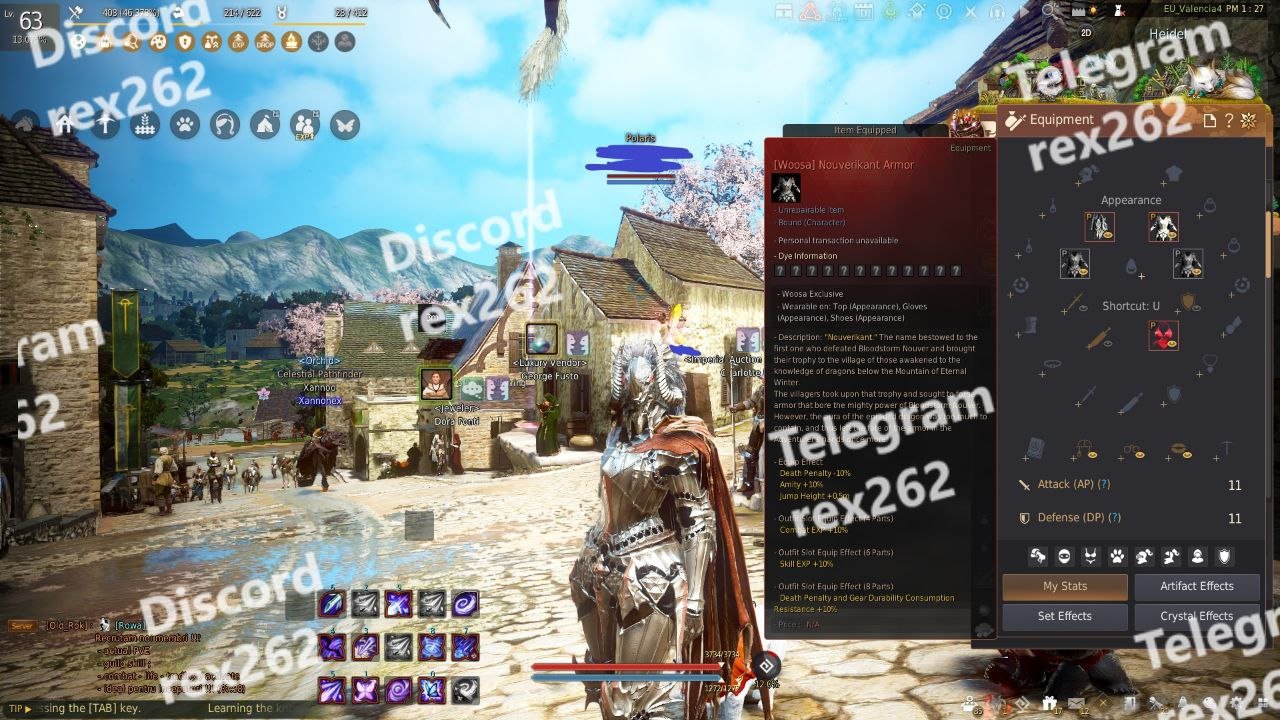Open the garden fence icon
Viewport: 1280px width, 720px height.
click(145, 124)
